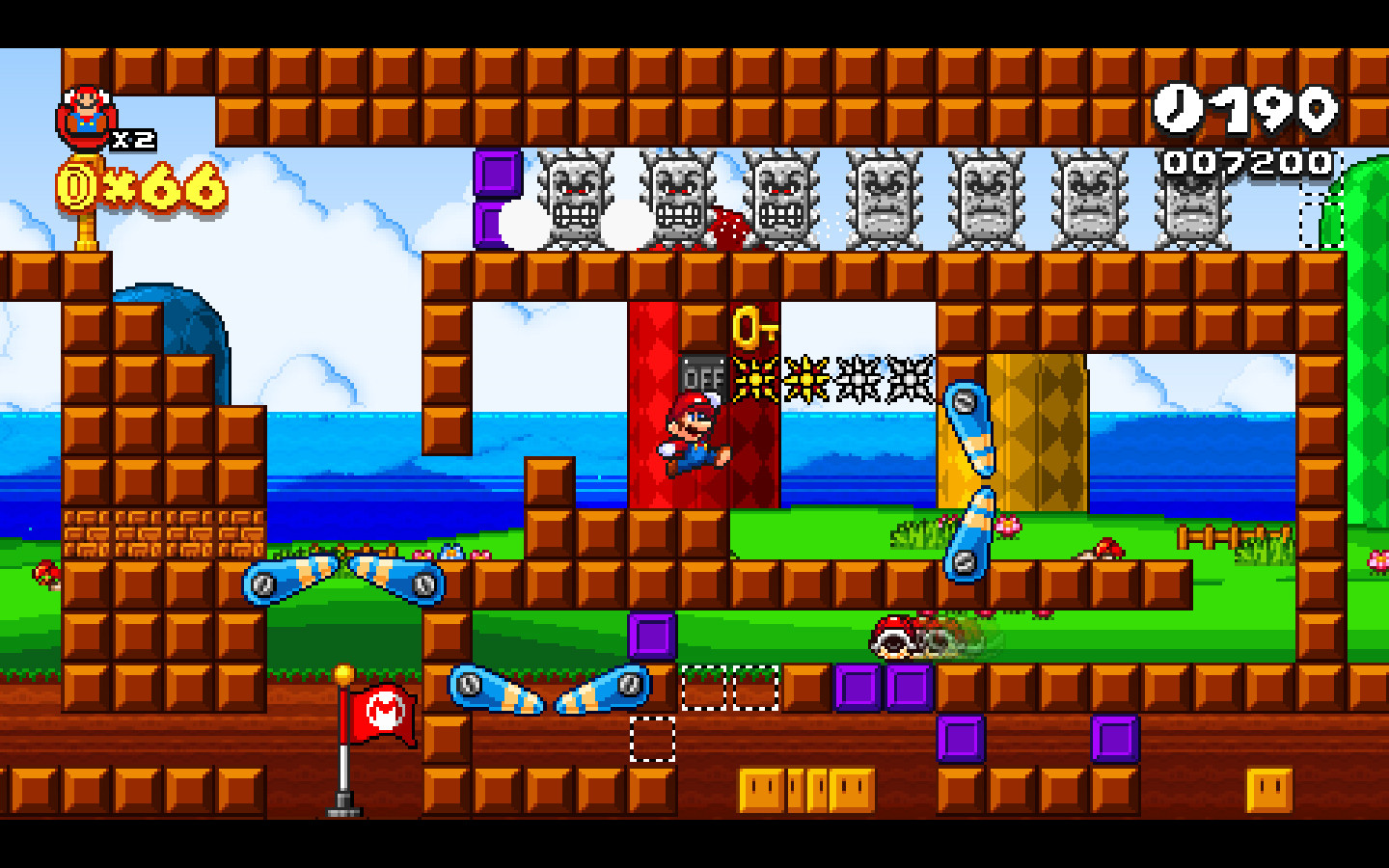
Task: Click the purple switch block near the Thwomps
Action: [497, 174]
